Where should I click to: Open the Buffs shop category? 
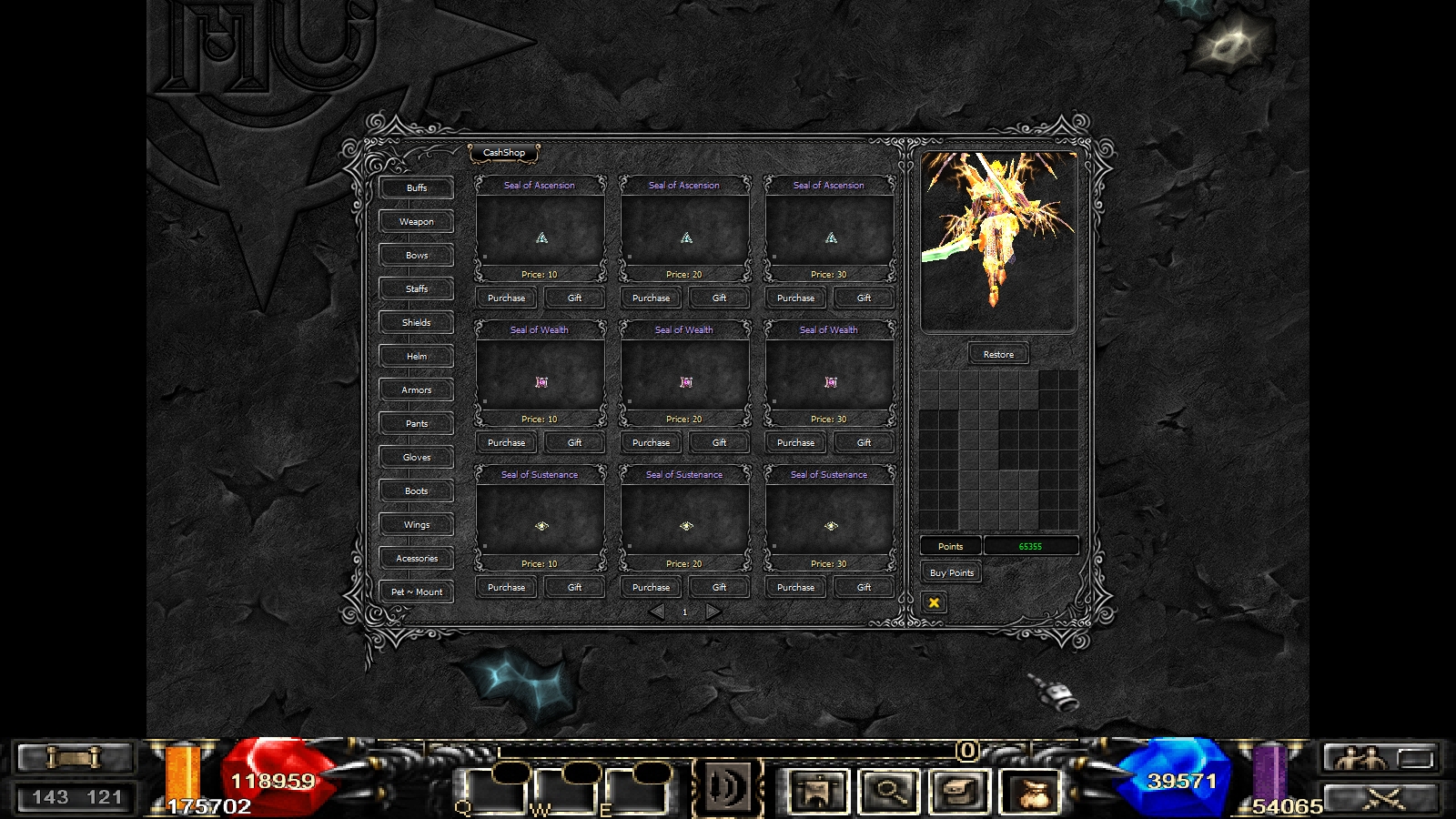(x=417, y=188)
